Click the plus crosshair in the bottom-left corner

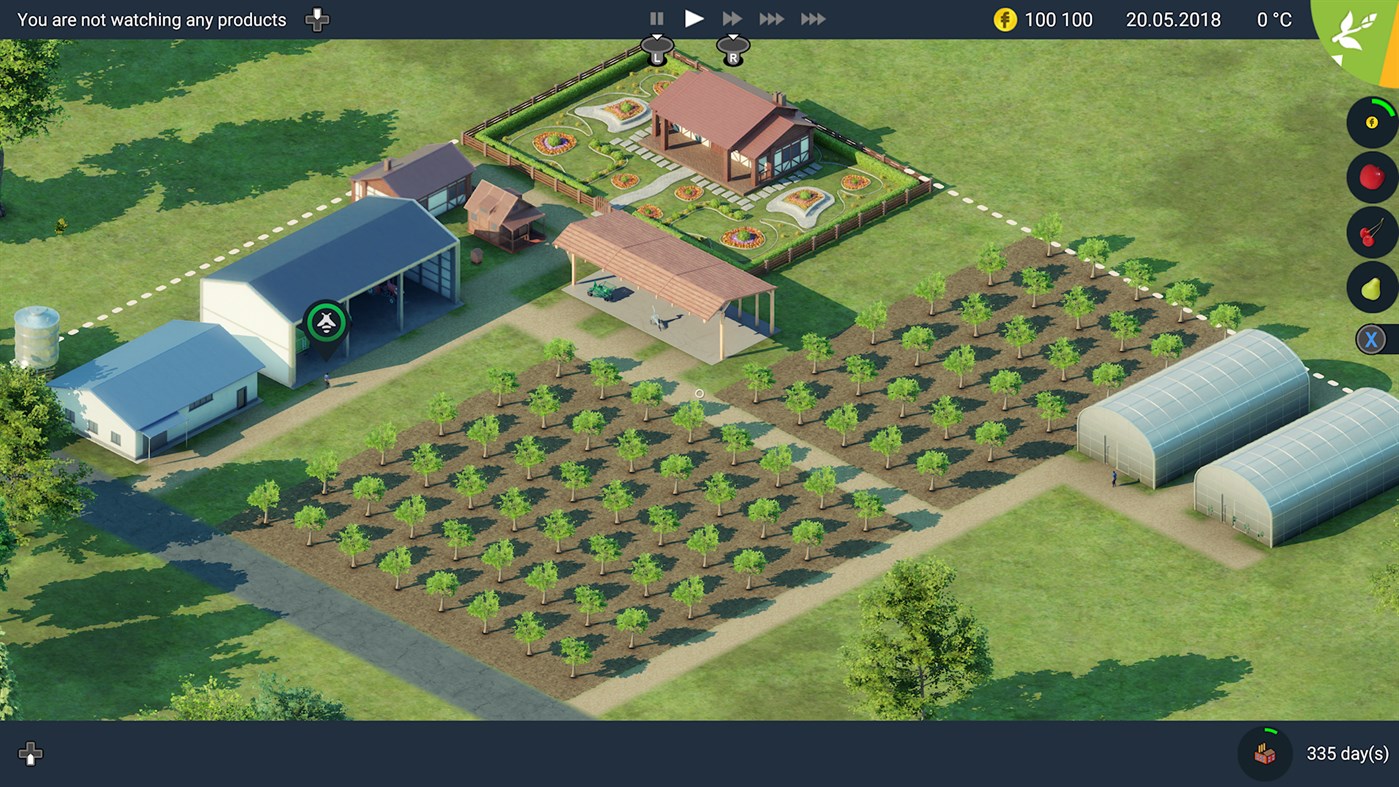tap(30, 754)
